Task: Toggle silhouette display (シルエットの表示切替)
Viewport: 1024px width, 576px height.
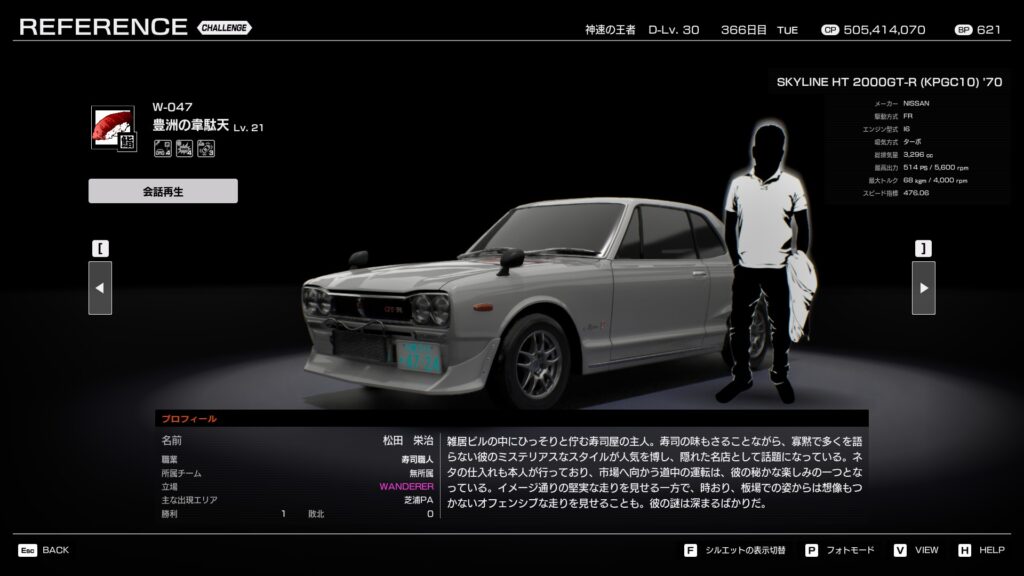Action: [x=737, y=550]
